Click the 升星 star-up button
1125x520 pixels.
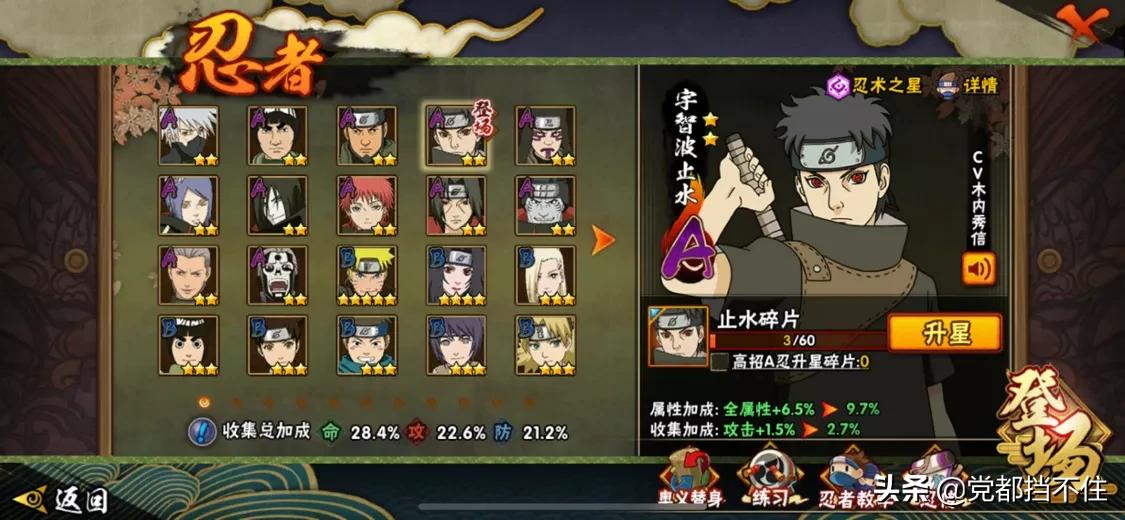[x=944, y=333]
